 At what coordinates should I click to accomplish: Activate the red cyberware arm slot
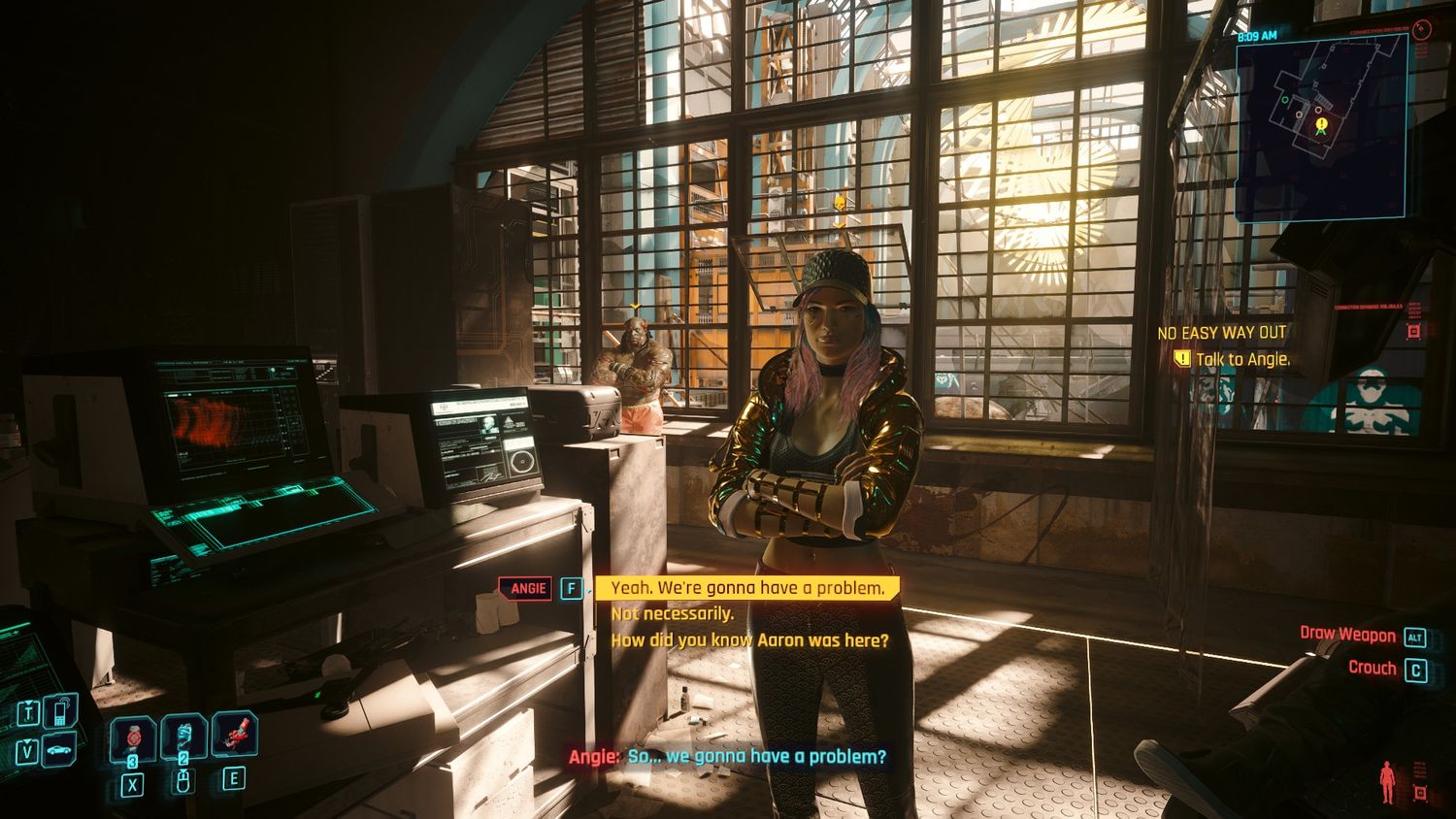point(234,734)
